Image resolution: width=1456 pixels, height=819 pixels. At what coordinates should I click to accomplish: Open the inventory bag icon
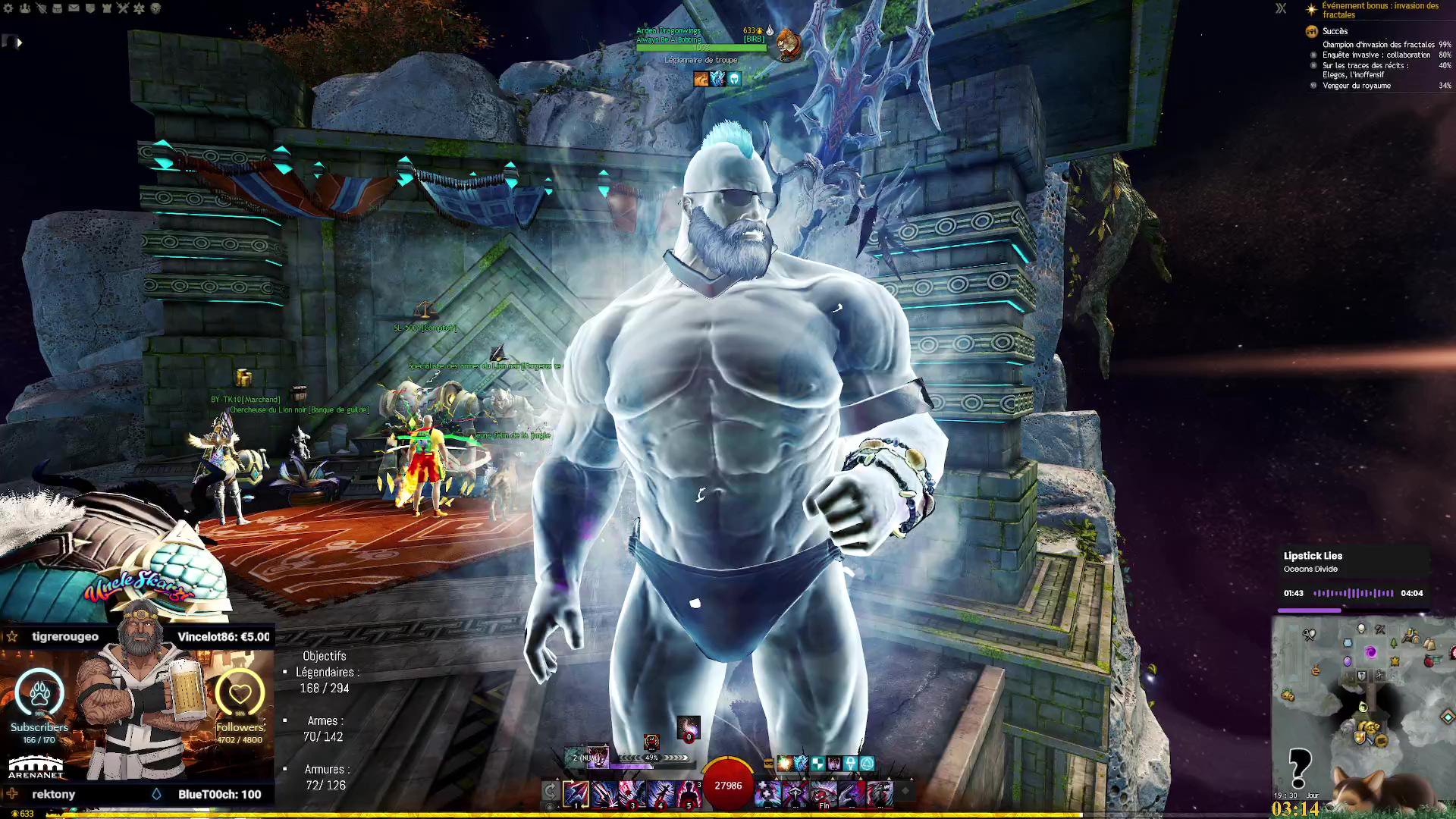58,8
